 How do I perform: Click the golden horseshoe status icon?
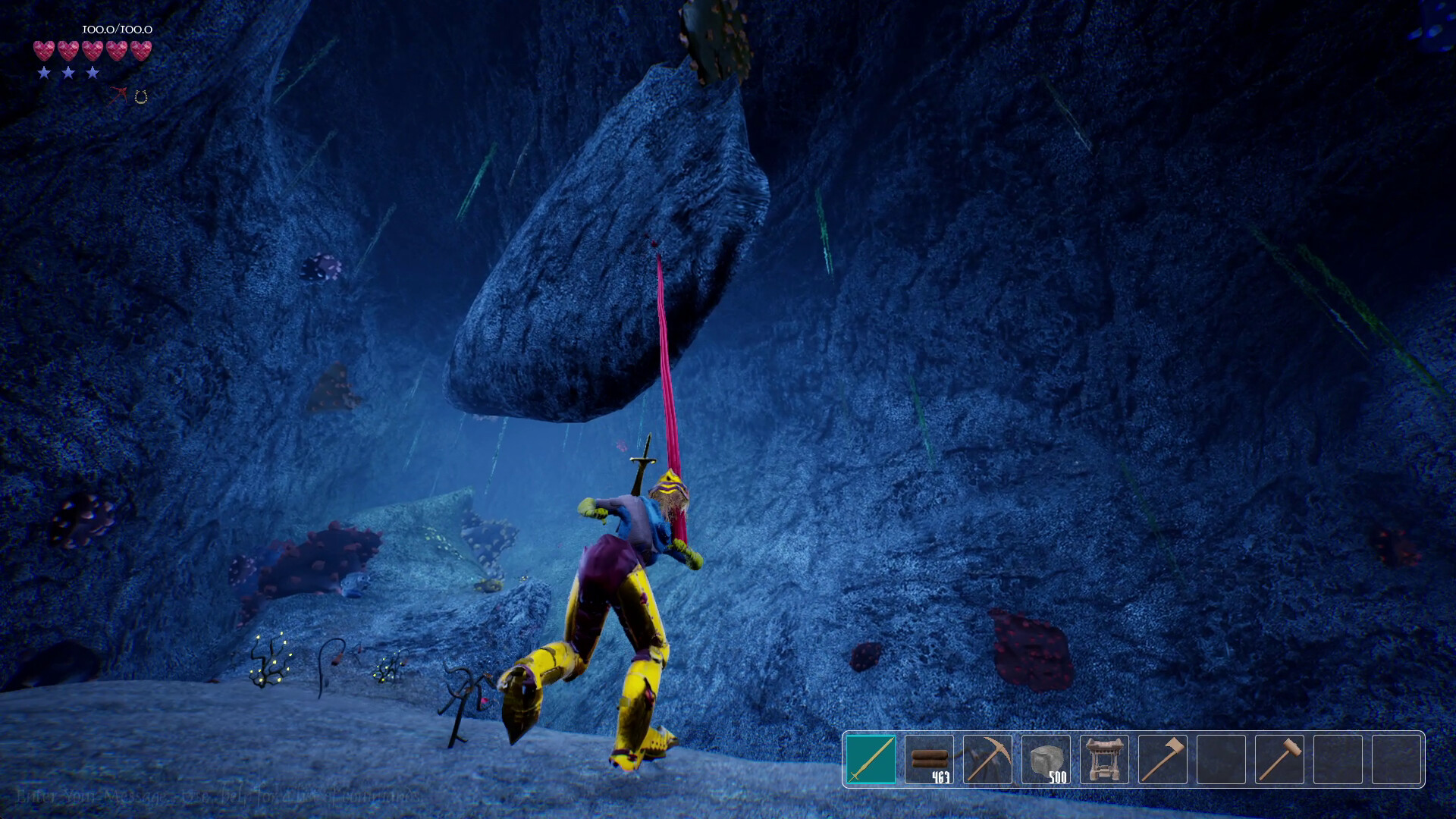click(x=141, y=96)
